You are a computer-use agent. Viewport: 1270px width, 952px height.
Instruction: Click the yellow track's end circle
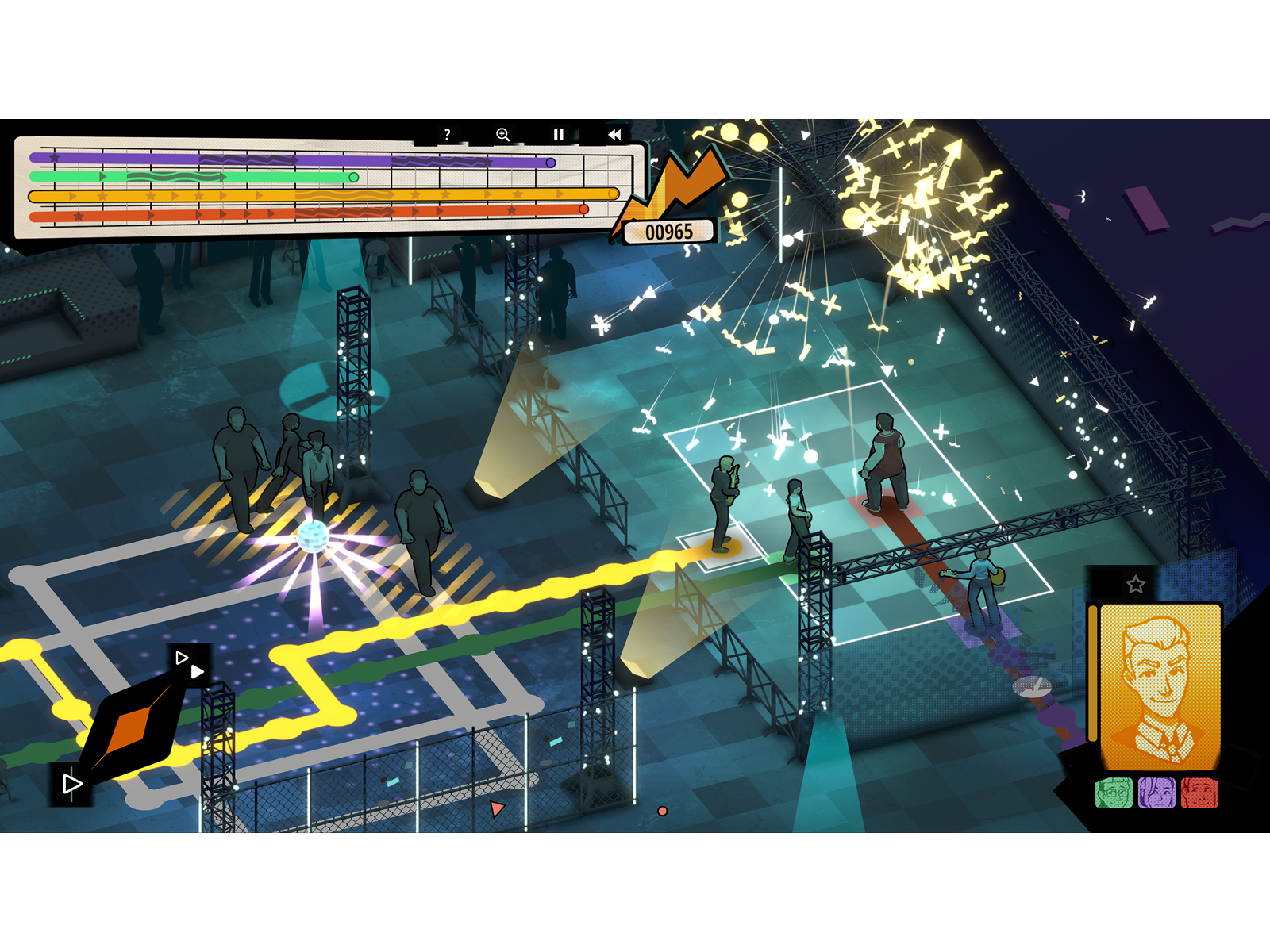[611, 193]
